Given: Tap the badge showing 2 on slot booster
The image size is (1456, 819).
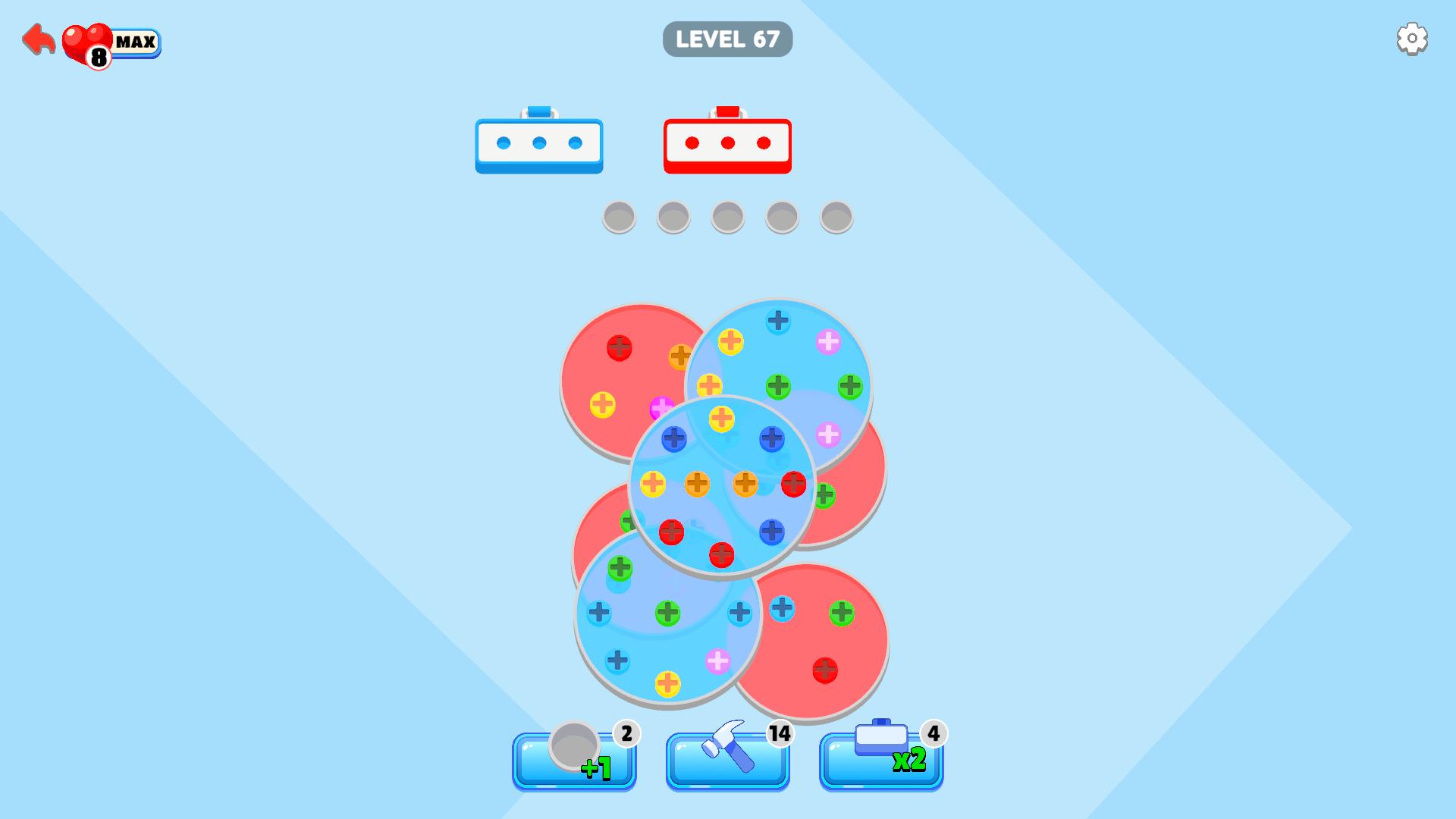Looking at the screenshot, I should [626, 733].
